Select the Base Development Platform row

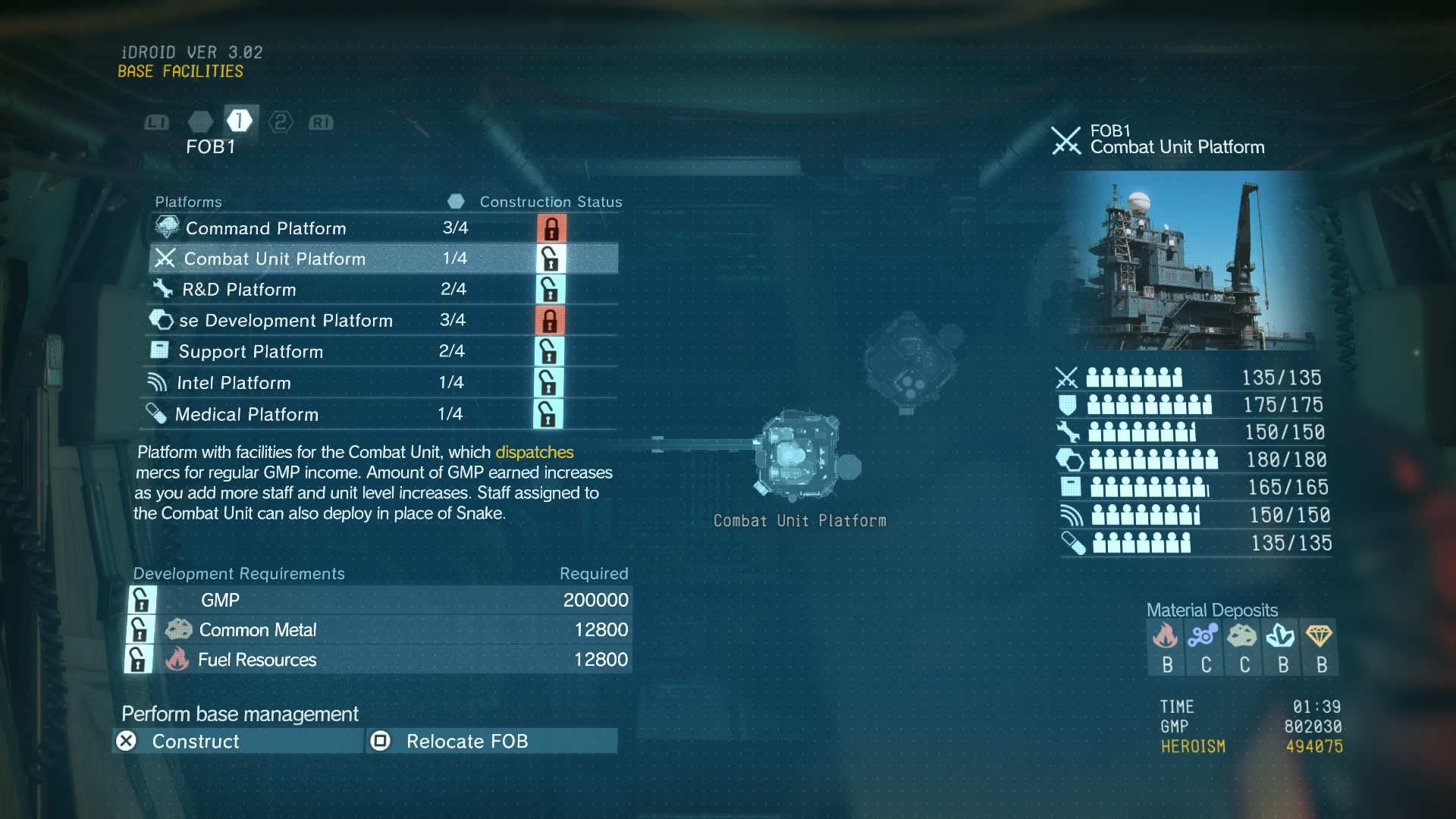(383, 321)
